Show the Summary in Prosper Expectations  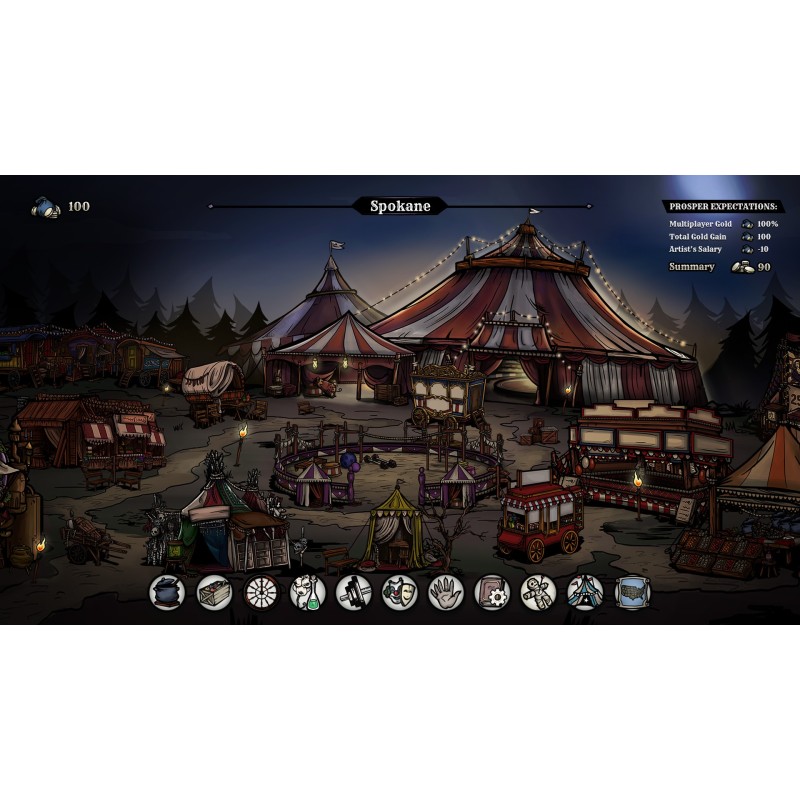pyautogui.click(x=692, y=267)
